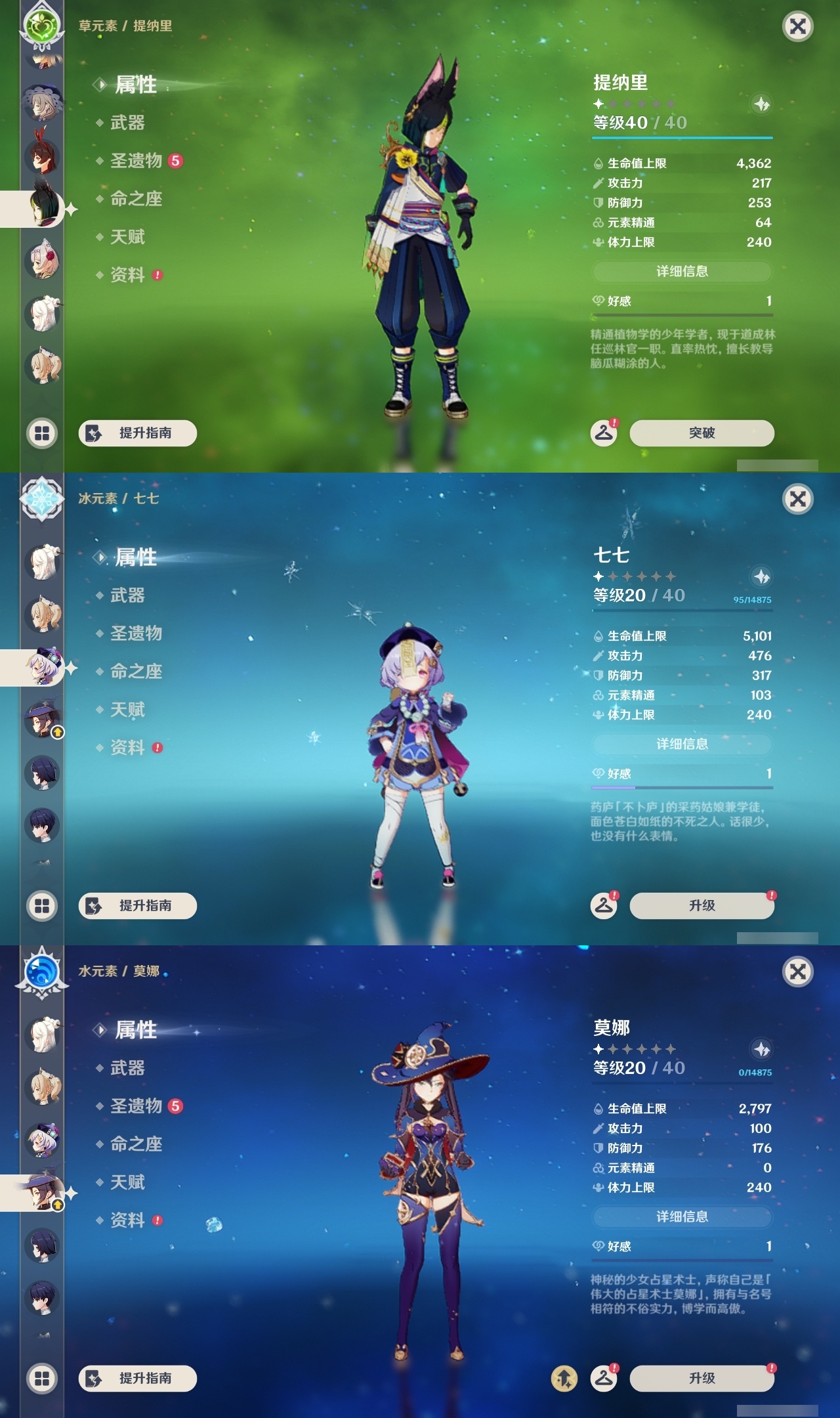This screenshot has width=840, height=1418.
Task: Click 详细信息 on Qiqi's stats panel
Action: point(682,744)
